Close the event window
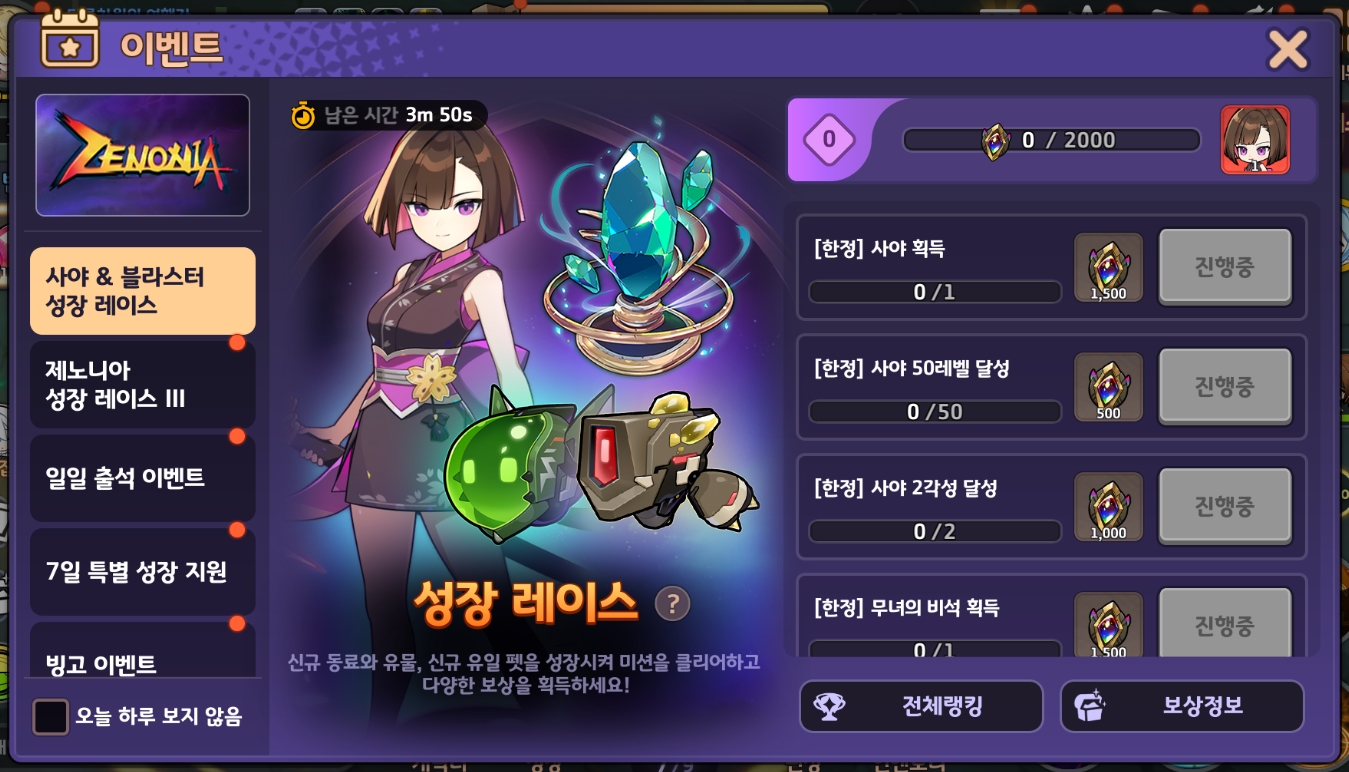The image size is (1349, 772). [1287, 48]
